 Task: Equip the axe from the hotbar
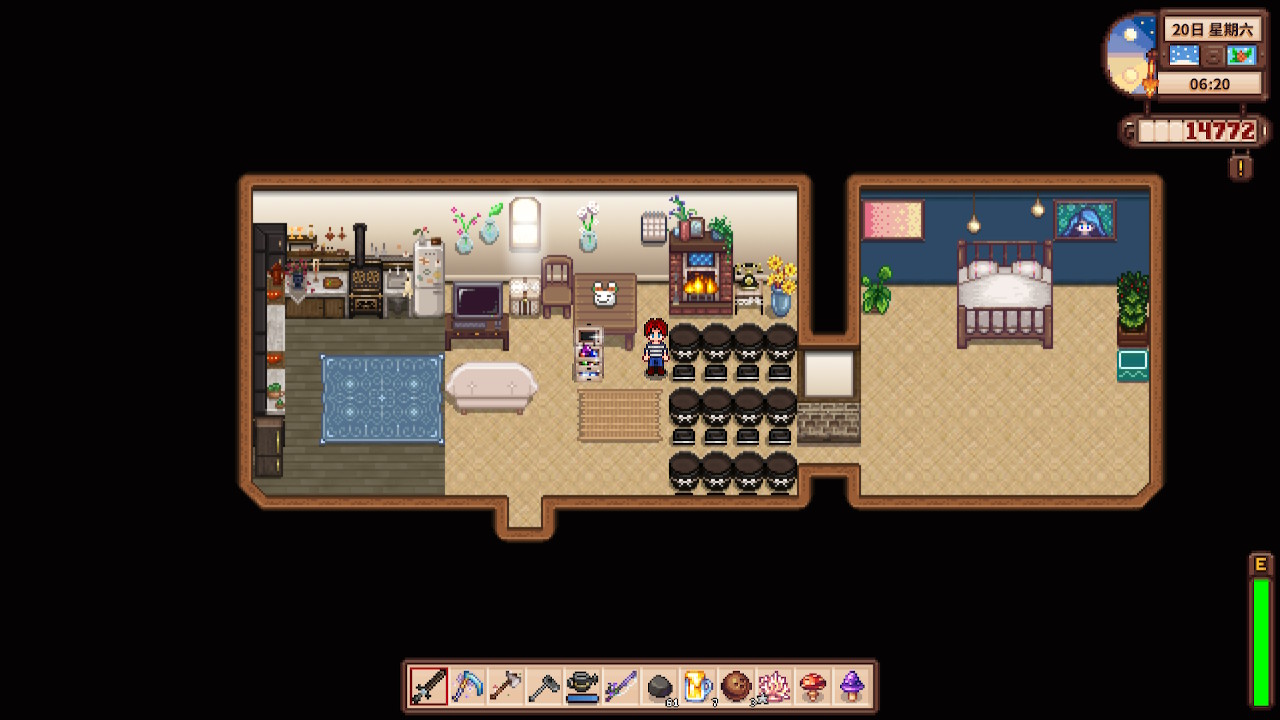pos(505,686)
